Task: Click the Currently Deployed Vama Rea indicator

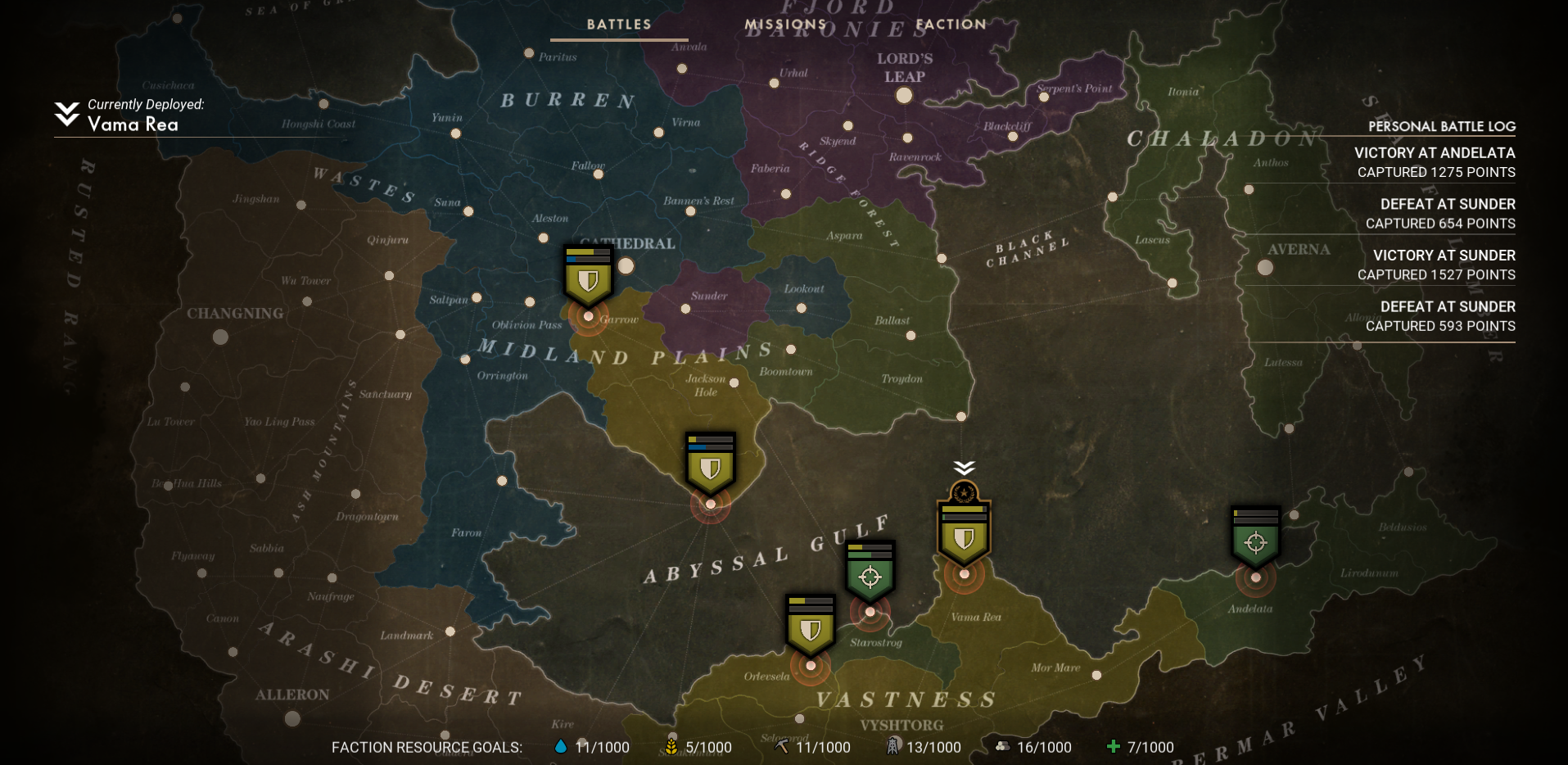Action: click(x=131, y=115)
